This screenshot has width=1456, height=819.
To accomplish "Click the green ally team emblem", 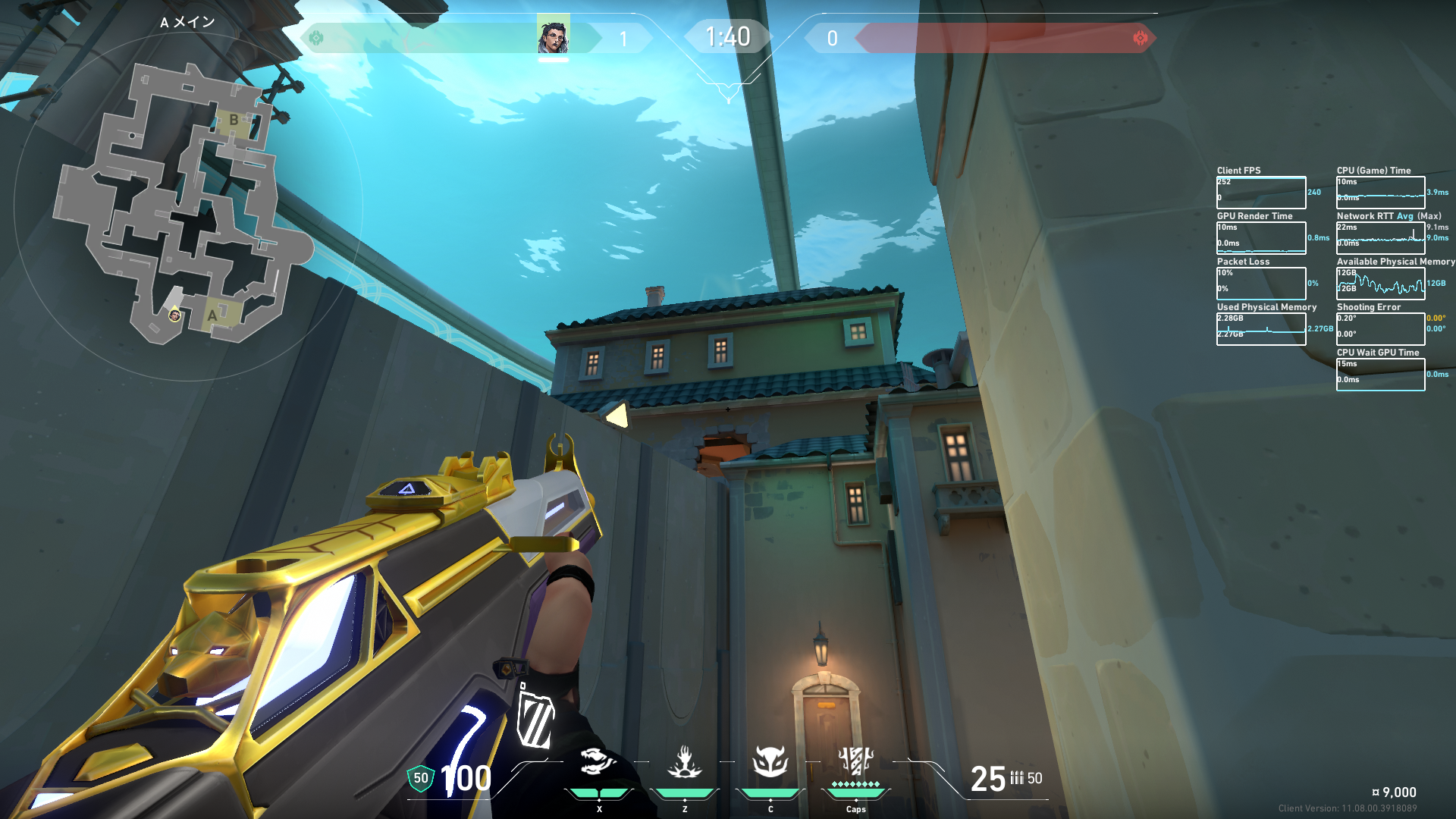I will [316, 37].
